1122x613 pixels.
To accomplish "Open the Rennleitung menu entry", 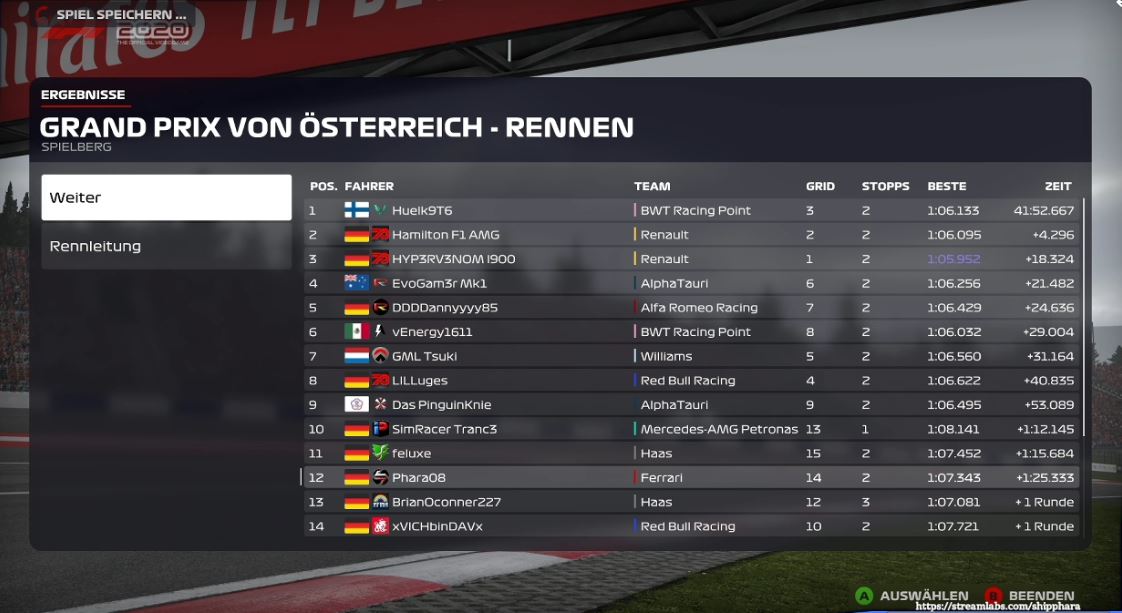I will tap(166, 246).
